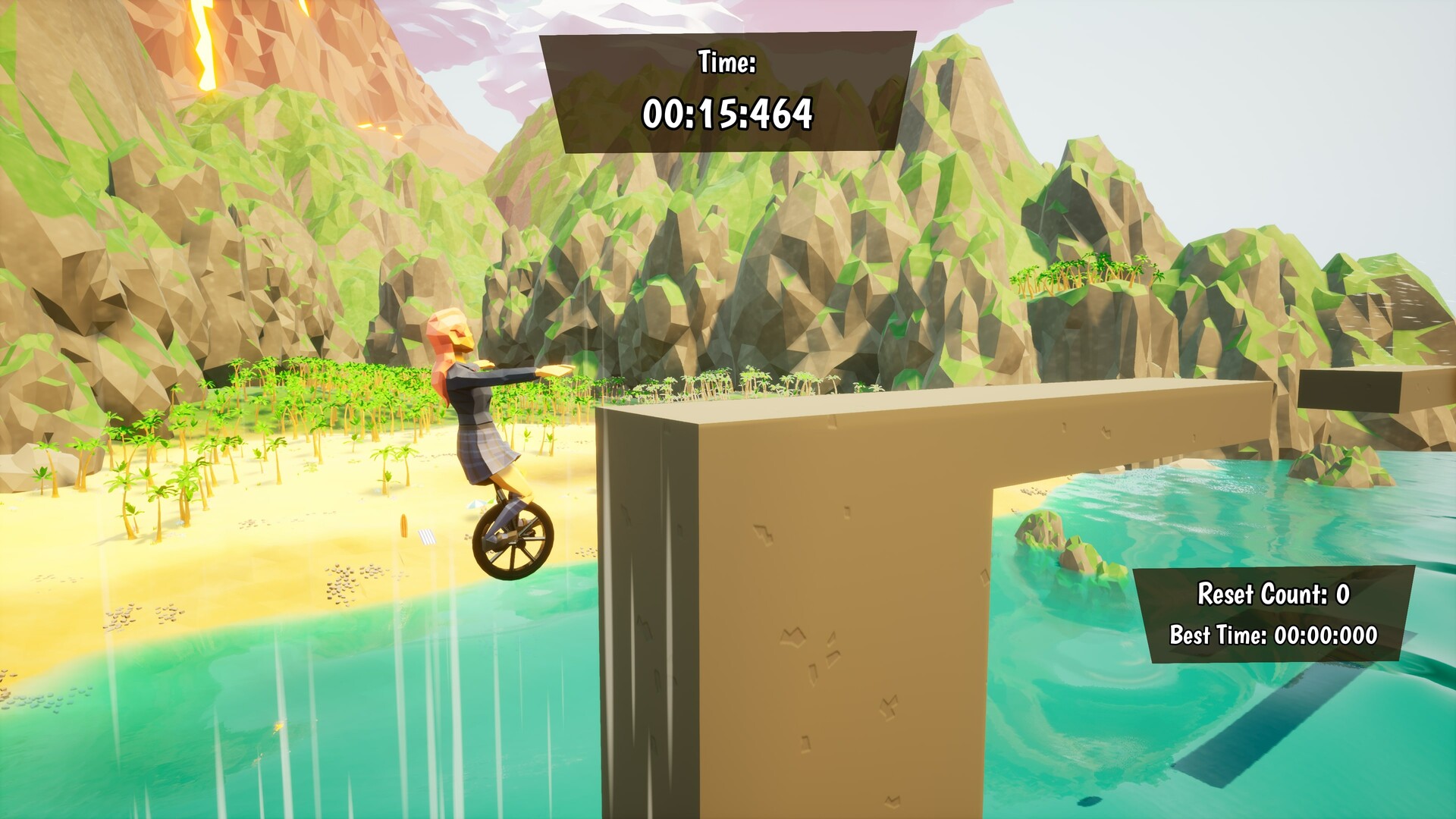Click the Best Time value 00:00:000
This screenshot has height=819, width=1456.
(1327, 635)
